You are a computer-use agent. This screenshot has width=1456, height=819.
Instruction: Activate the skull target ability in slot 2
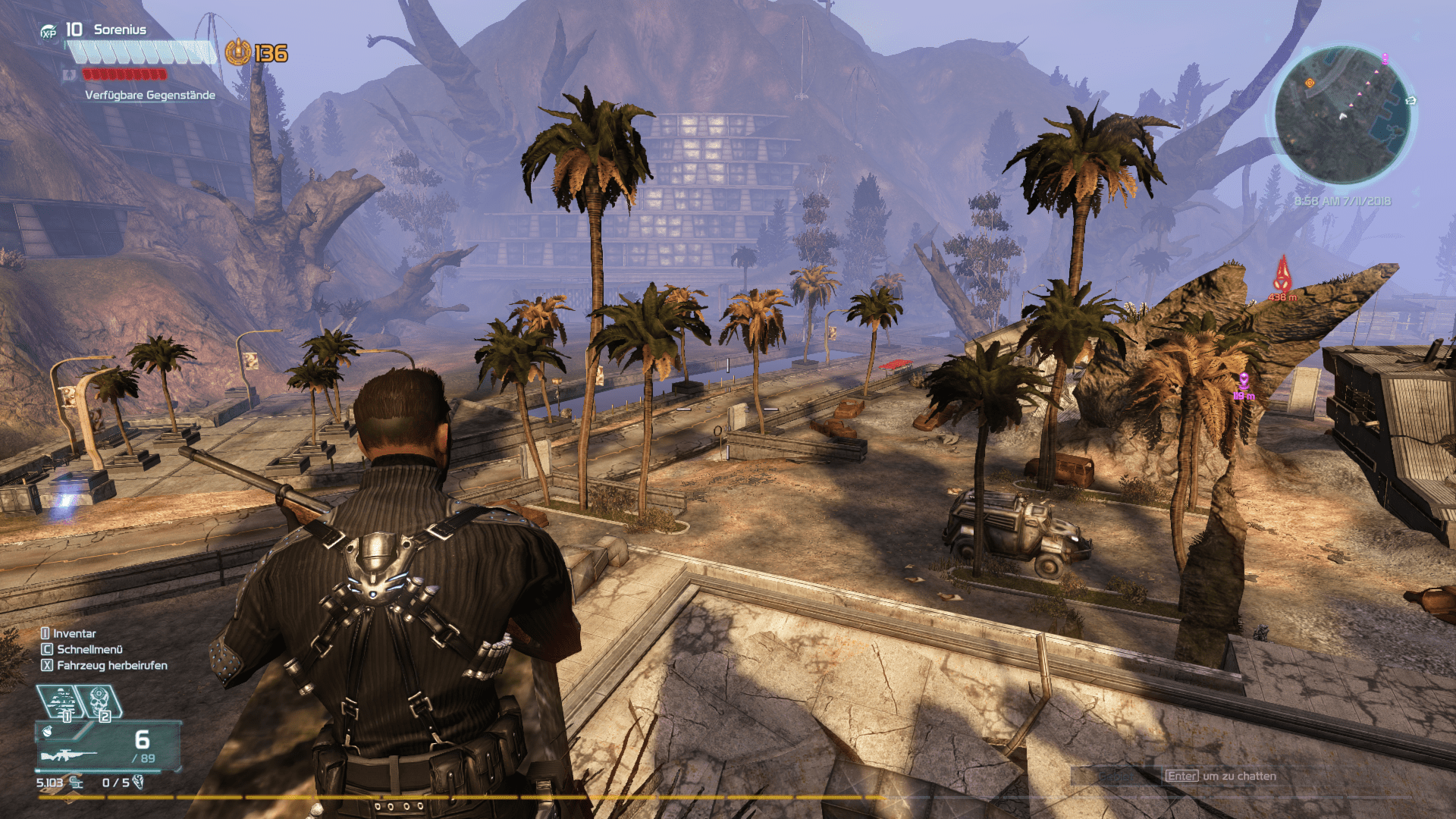pos(101,702)
